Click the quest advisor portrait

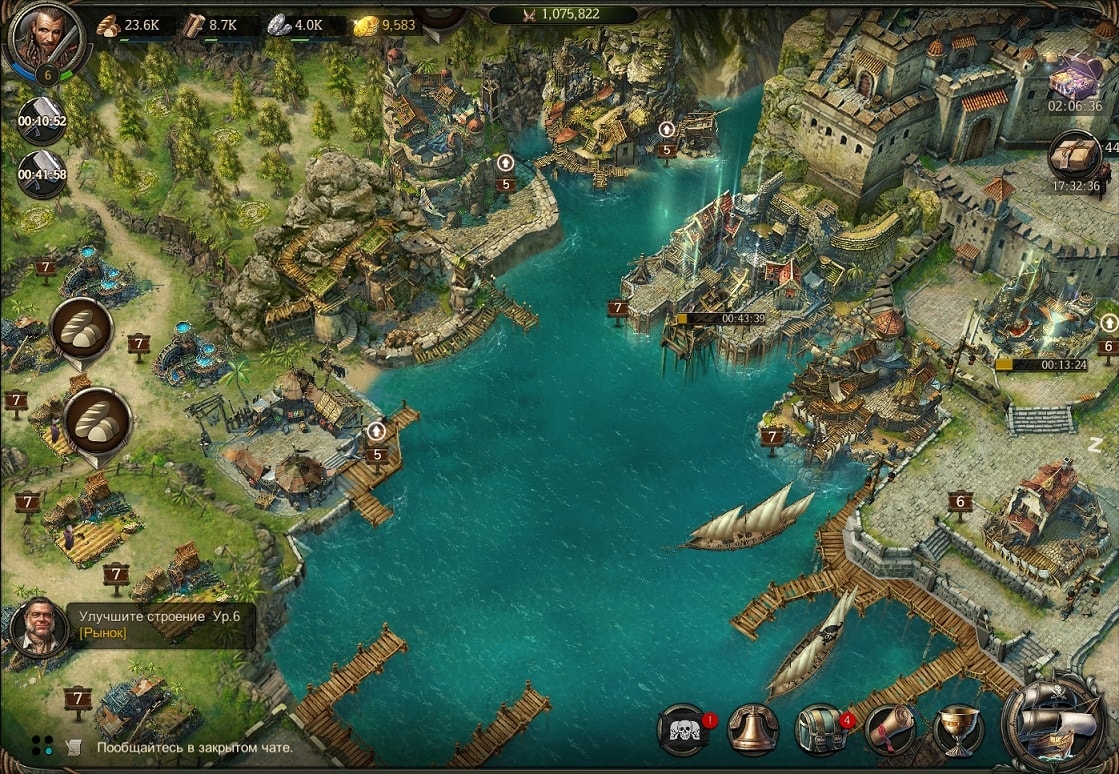pyautogui.click(x=38, y=626)
